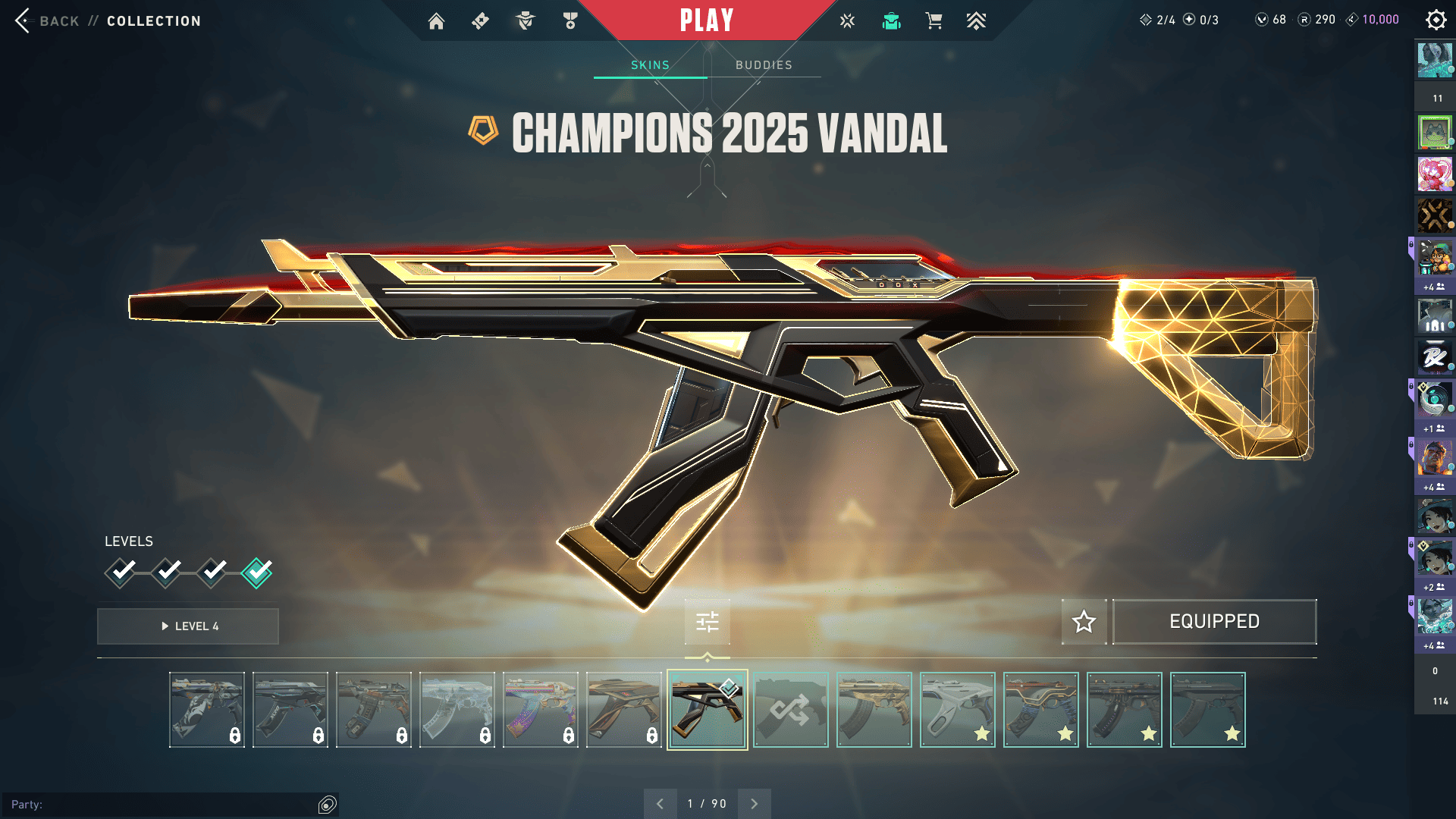Select the Skins tab

[x=650, y=65]
